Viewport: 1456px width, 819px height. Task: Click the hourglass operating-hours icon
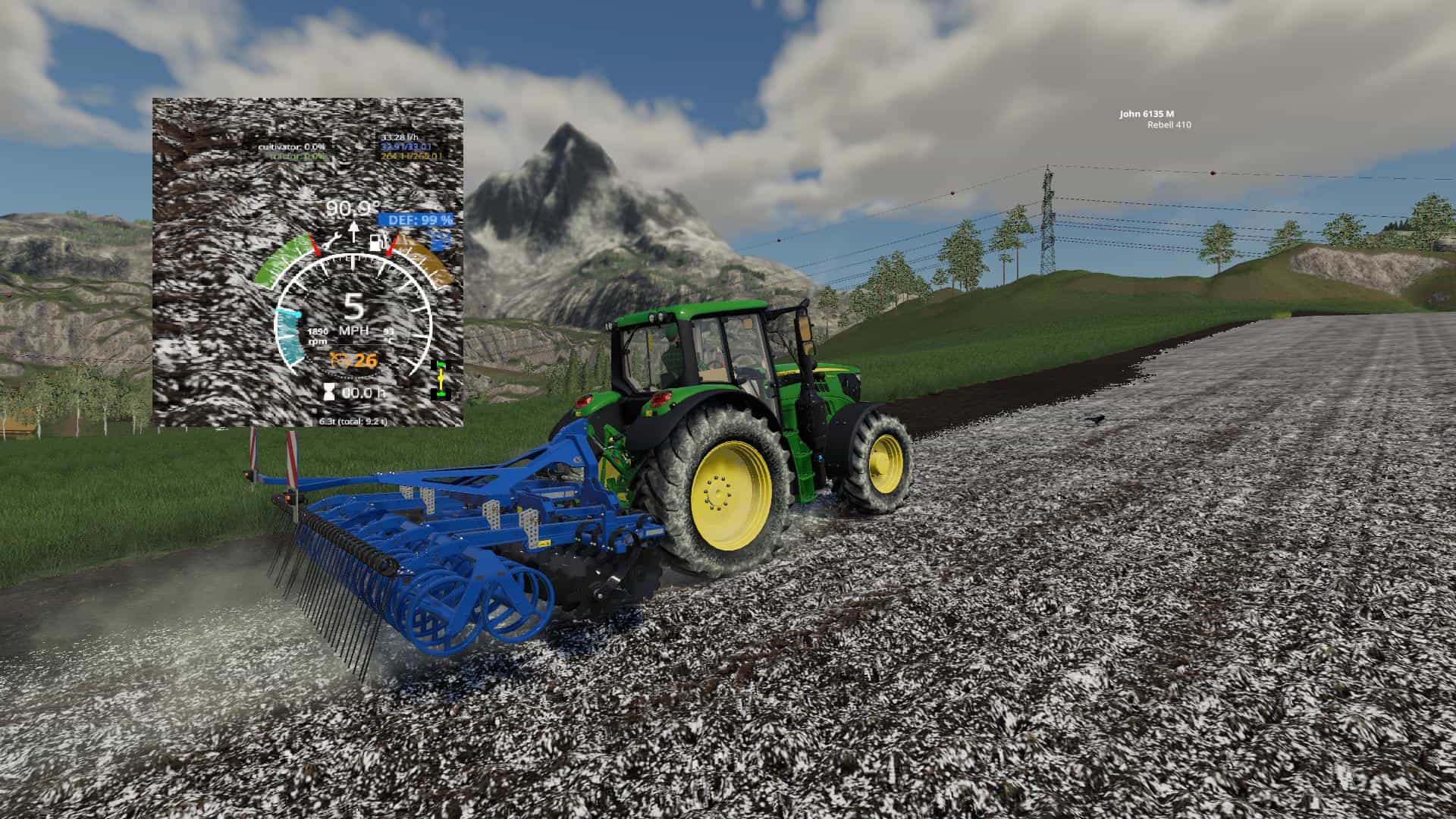click(328, 392)
